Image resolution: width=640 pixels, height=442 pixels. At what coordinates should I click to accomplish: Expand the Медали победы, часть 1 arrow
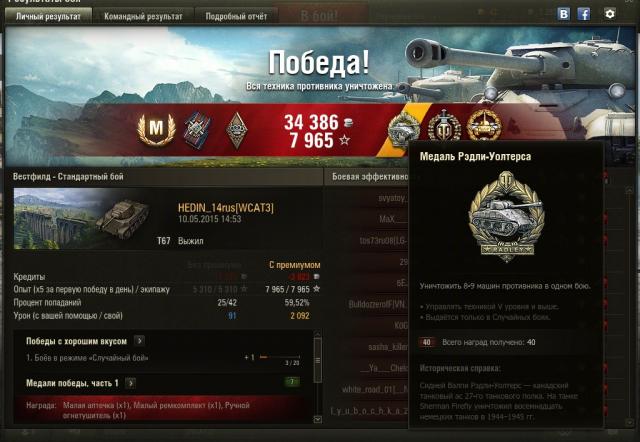131,383
